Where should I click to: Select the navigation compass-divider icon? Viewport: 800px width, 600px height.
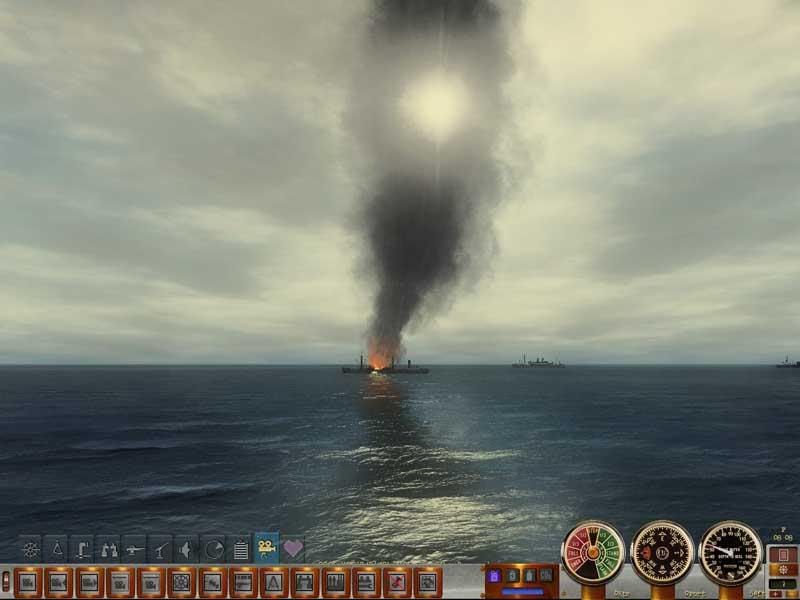point(57,549)
